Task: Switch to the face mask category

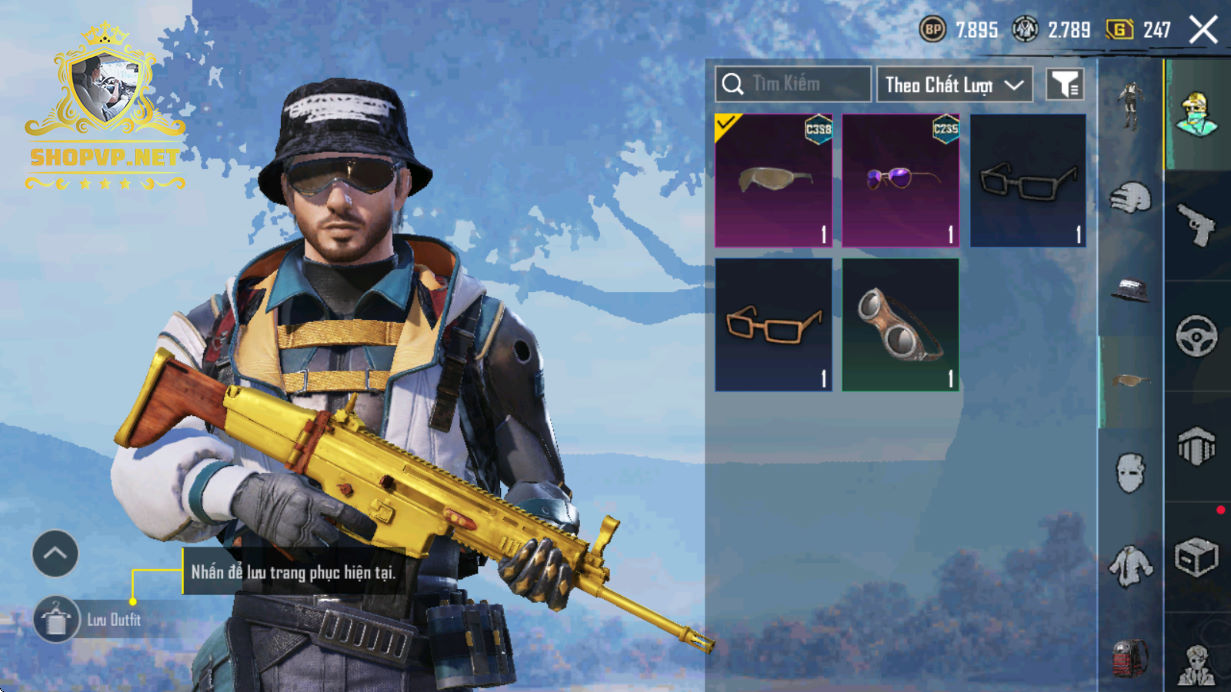Action: (1130, 472)
